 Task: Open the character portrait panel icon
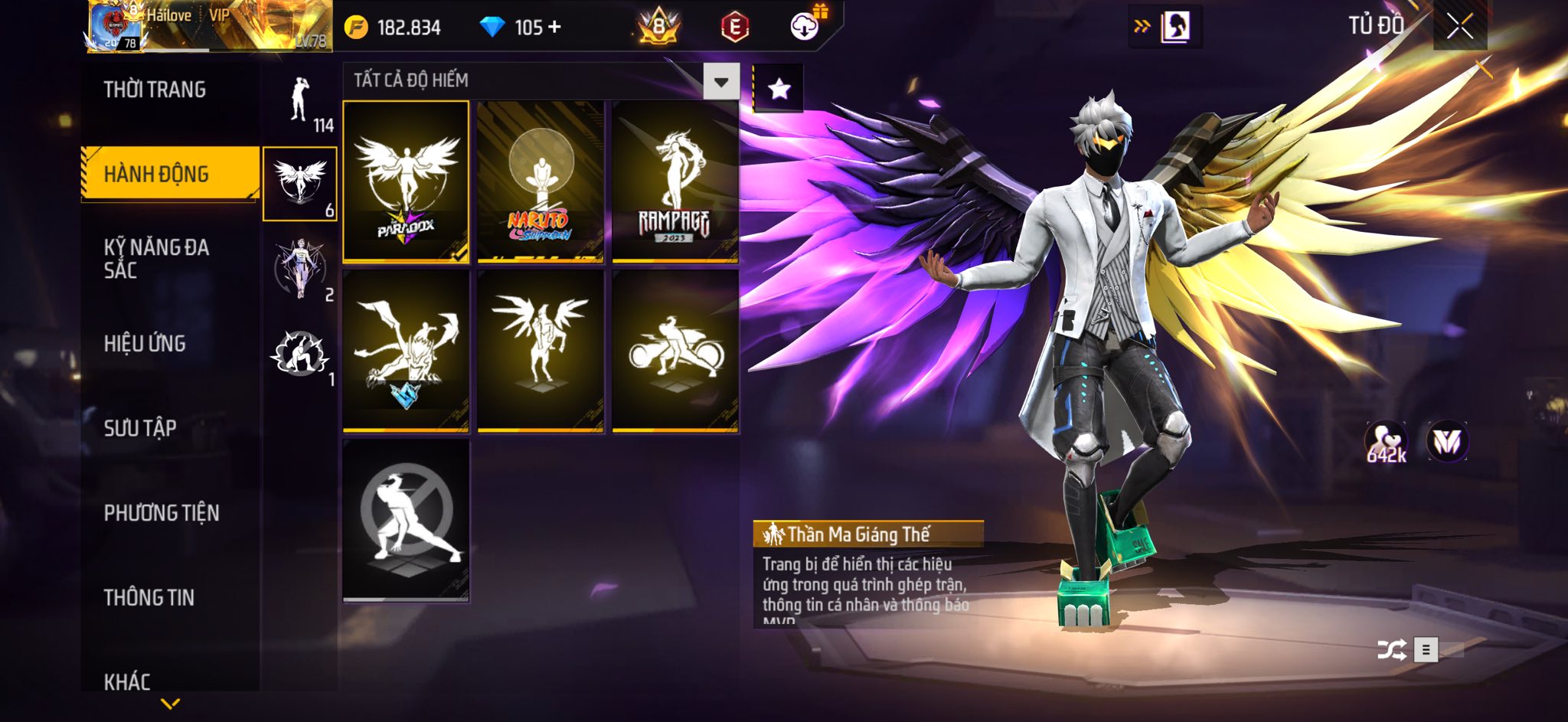[1174, 27]
